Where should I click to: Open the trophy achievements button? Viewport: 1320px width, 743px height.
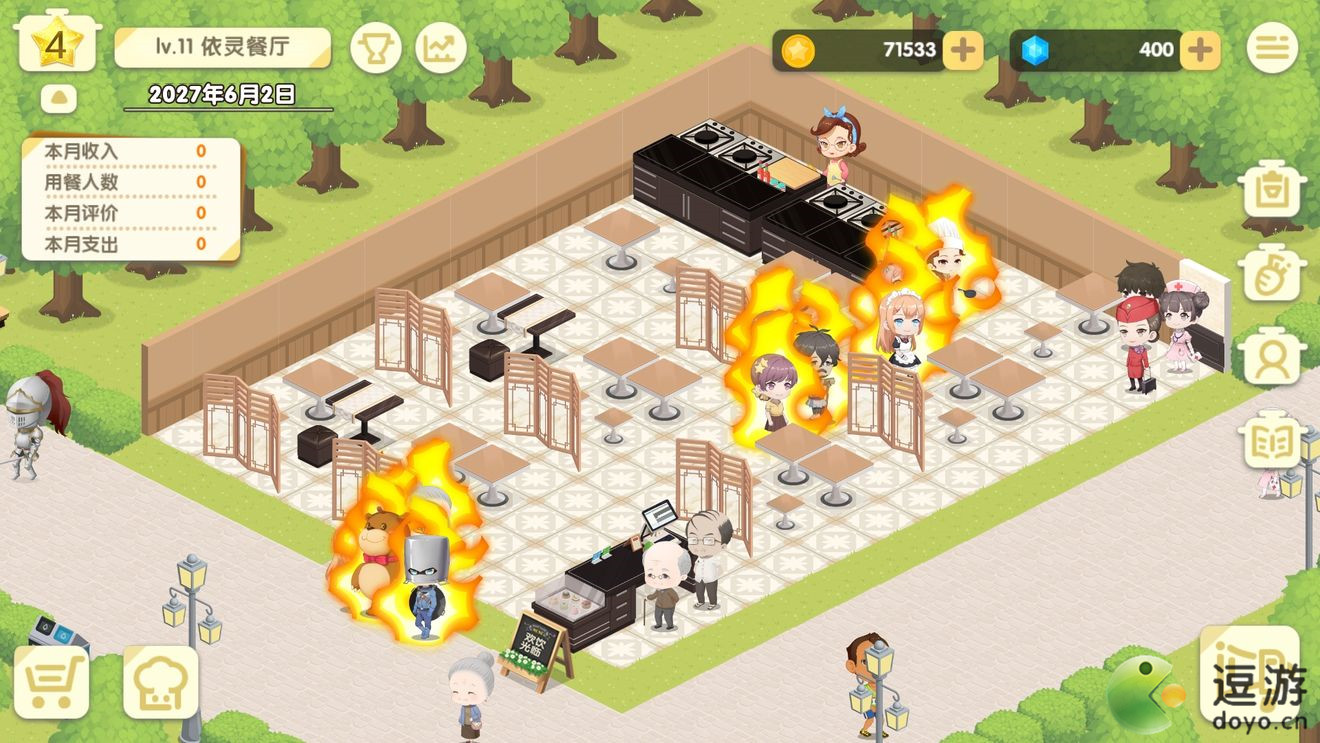coord(376,47)
